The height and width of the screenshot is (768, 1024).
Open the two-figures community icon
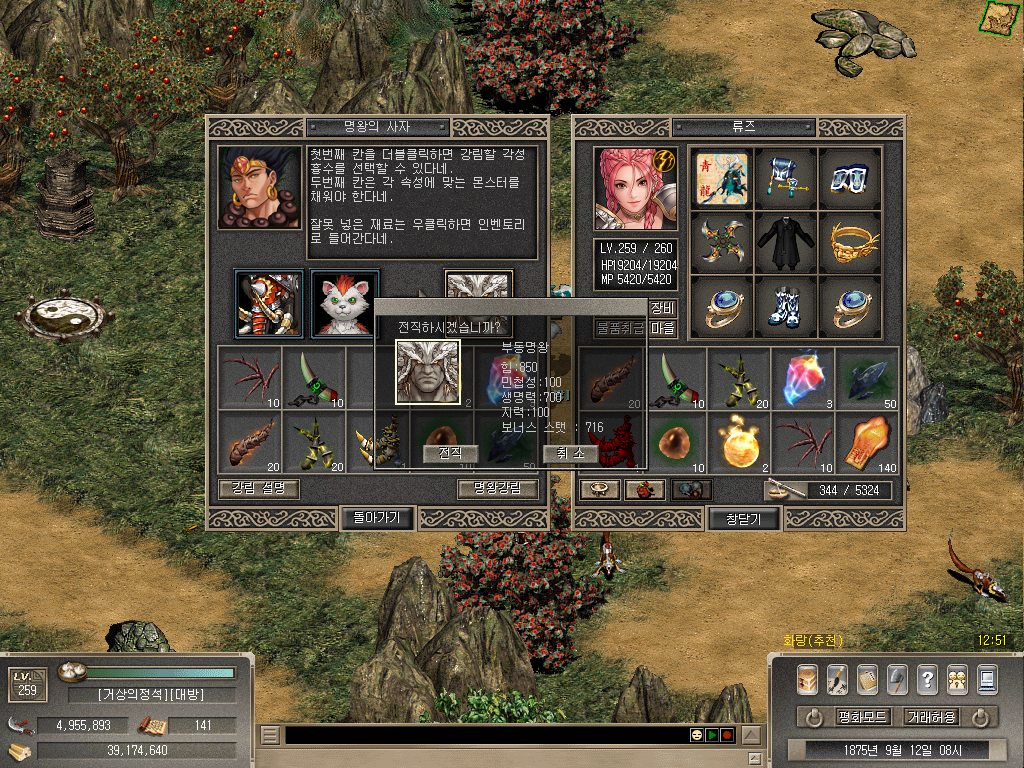(x=957, y=679)
